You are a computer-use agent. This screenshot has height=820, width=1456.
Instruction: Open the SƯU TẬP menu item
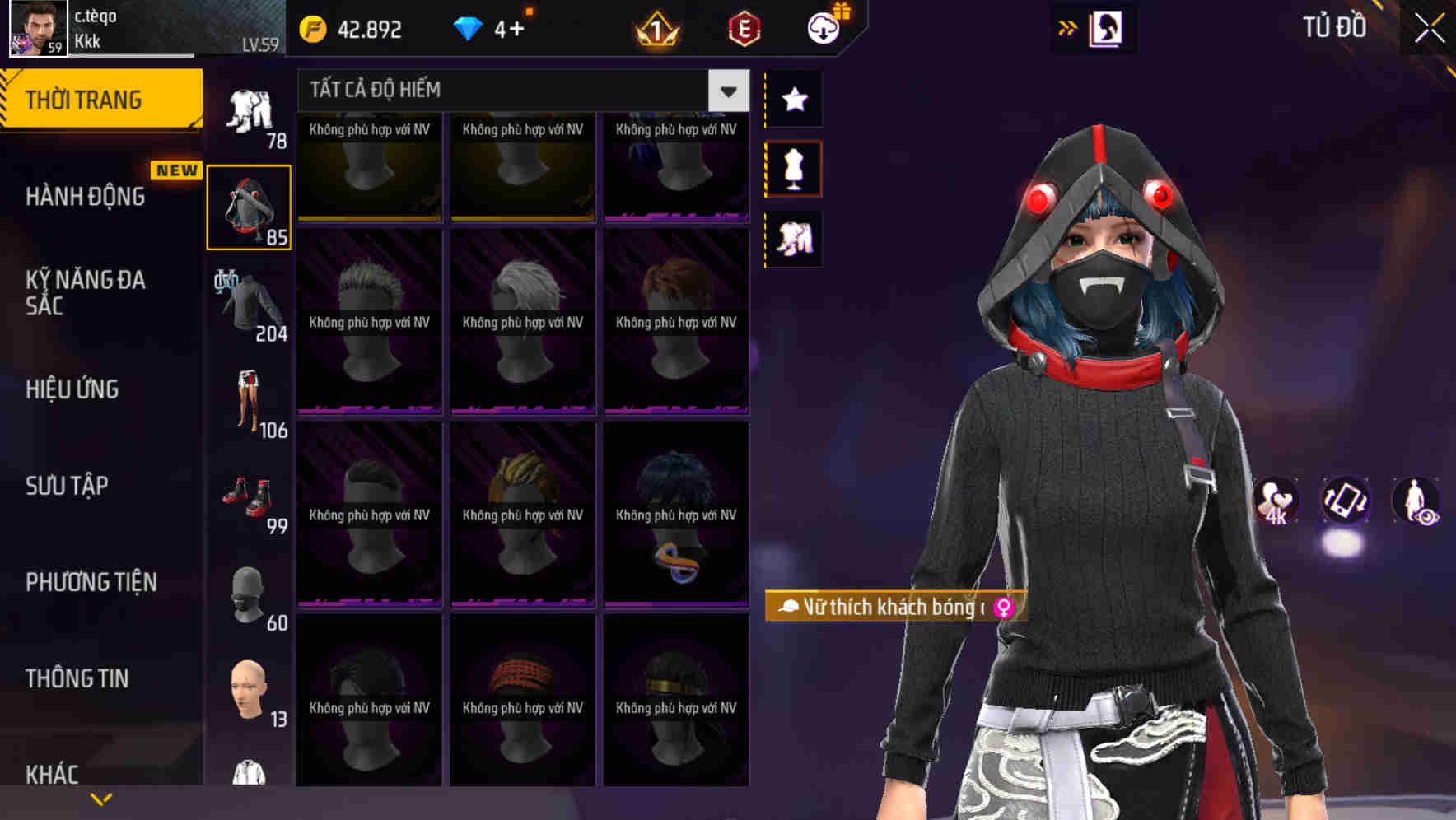click(66, 486)
